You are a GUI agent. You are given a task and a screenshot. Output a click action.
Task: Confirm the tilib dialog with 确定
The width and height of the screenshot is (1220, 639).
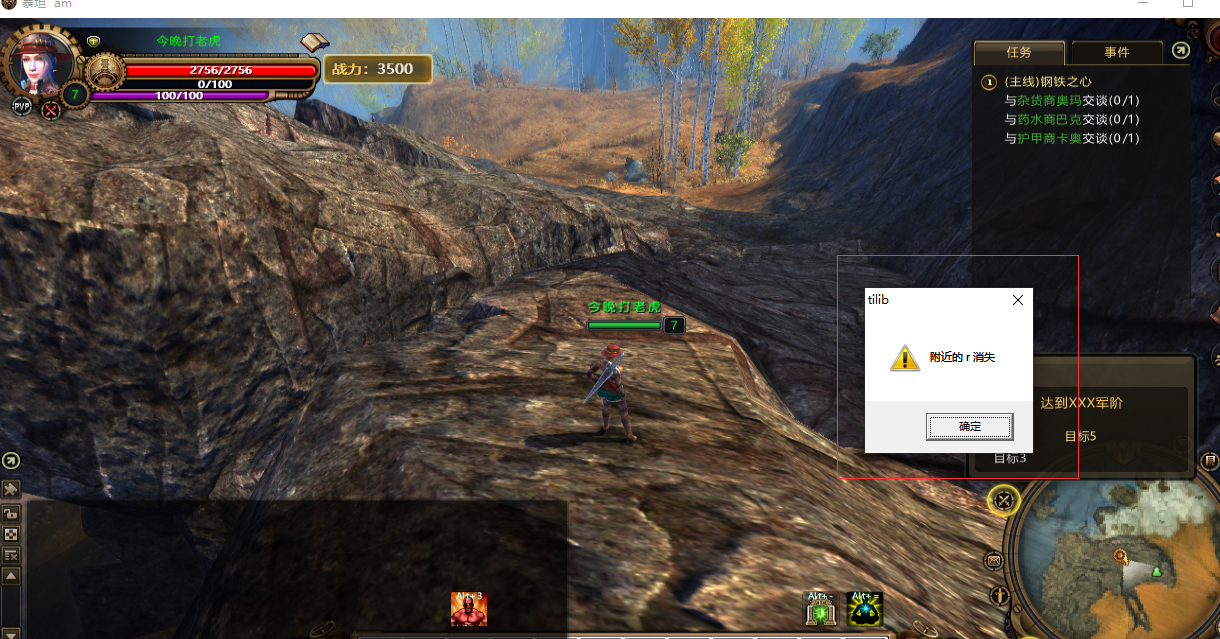(x=969, y=427)
